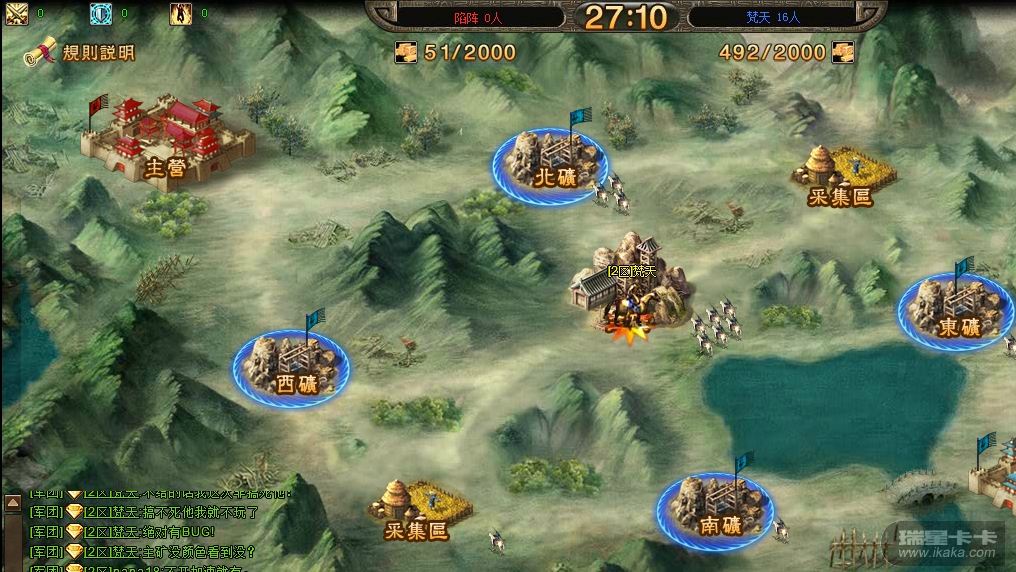Click the crossed swords attack buff icon
The image size is (1016, 572).
17,14
